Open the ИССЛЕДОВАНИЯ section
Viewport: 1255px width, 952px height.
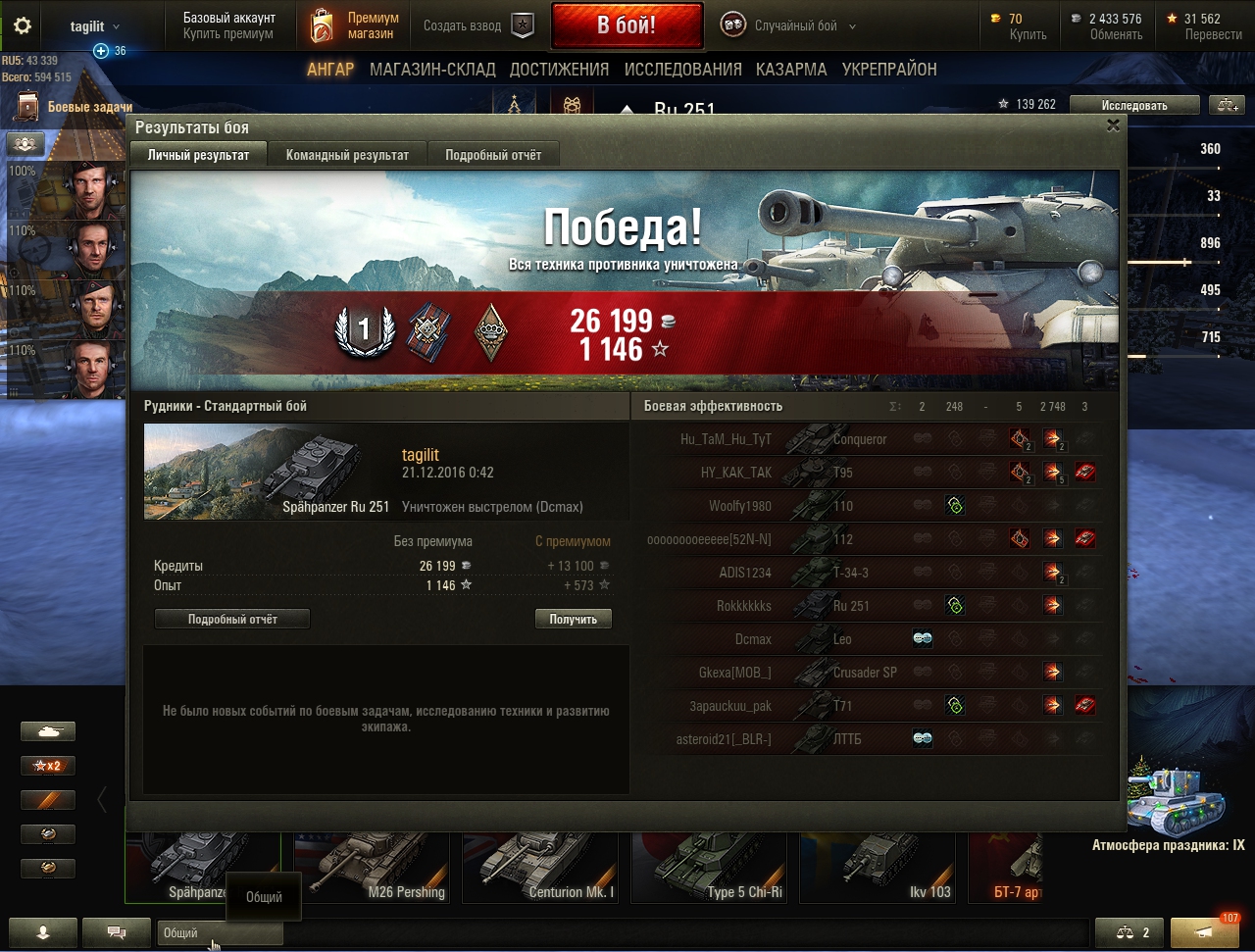tap(682, 70)
